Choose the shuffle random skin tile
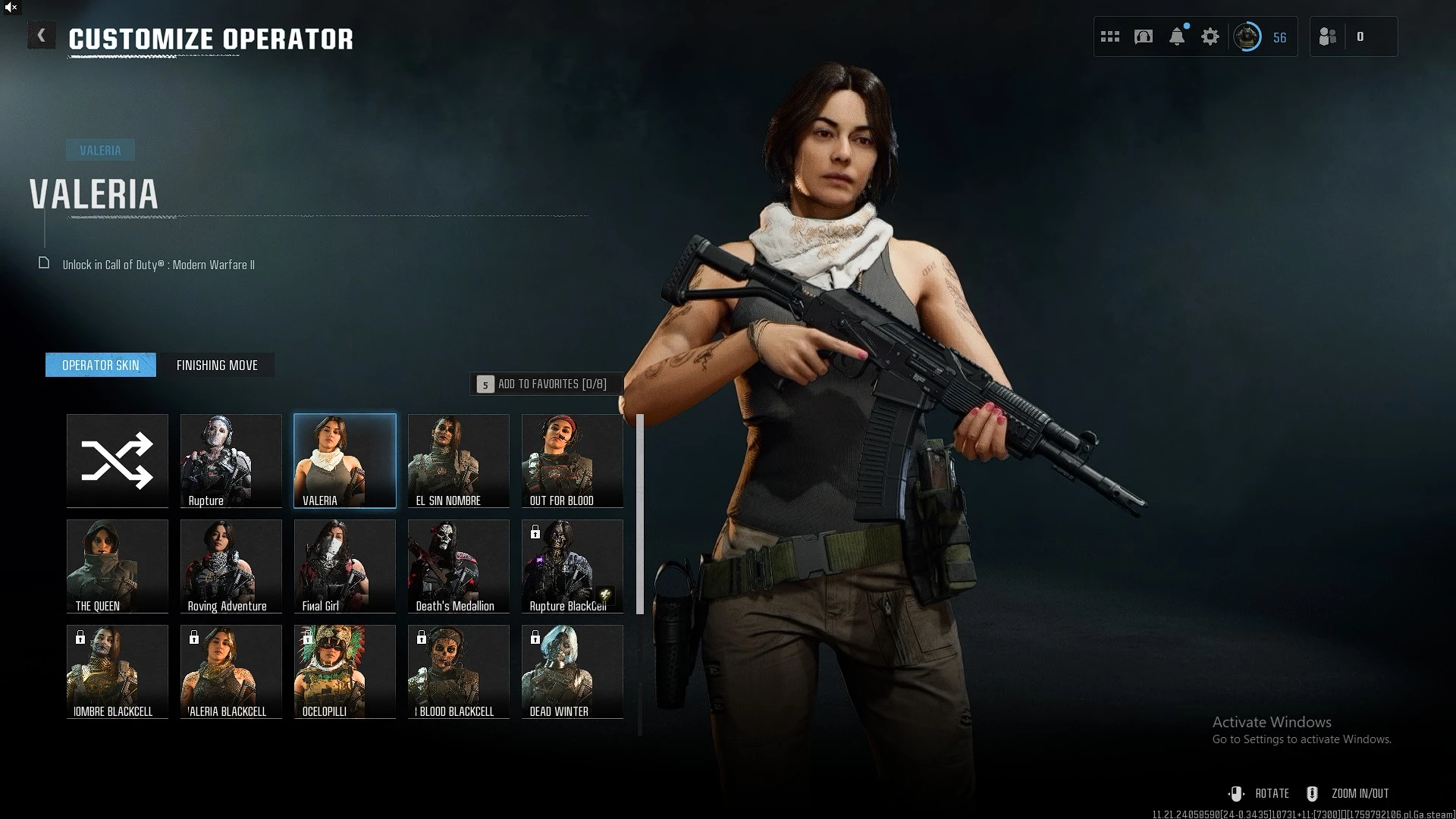The image size is (1456, 819). point(118,460)
